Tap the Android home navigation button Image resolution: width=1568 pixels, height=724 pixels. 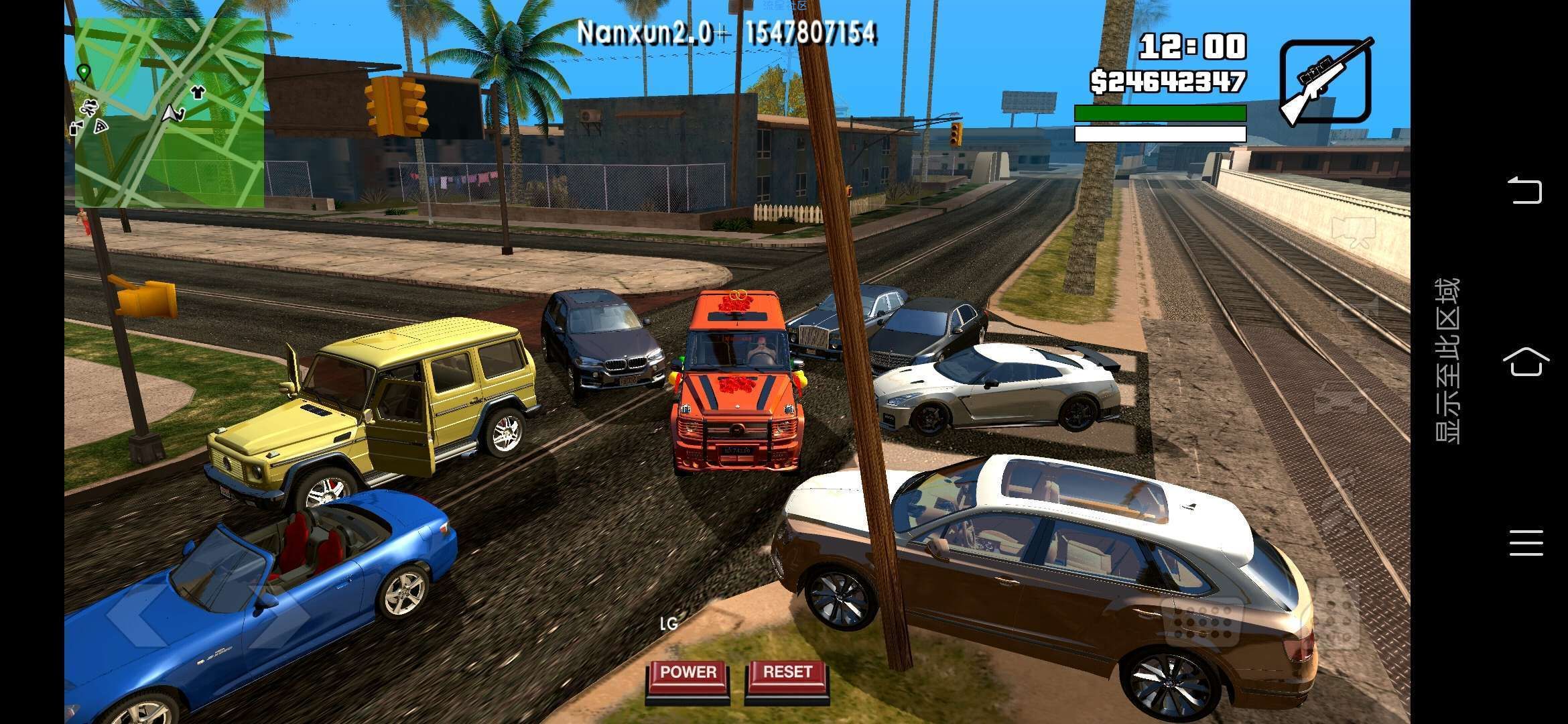click(x=1525, y=363)
